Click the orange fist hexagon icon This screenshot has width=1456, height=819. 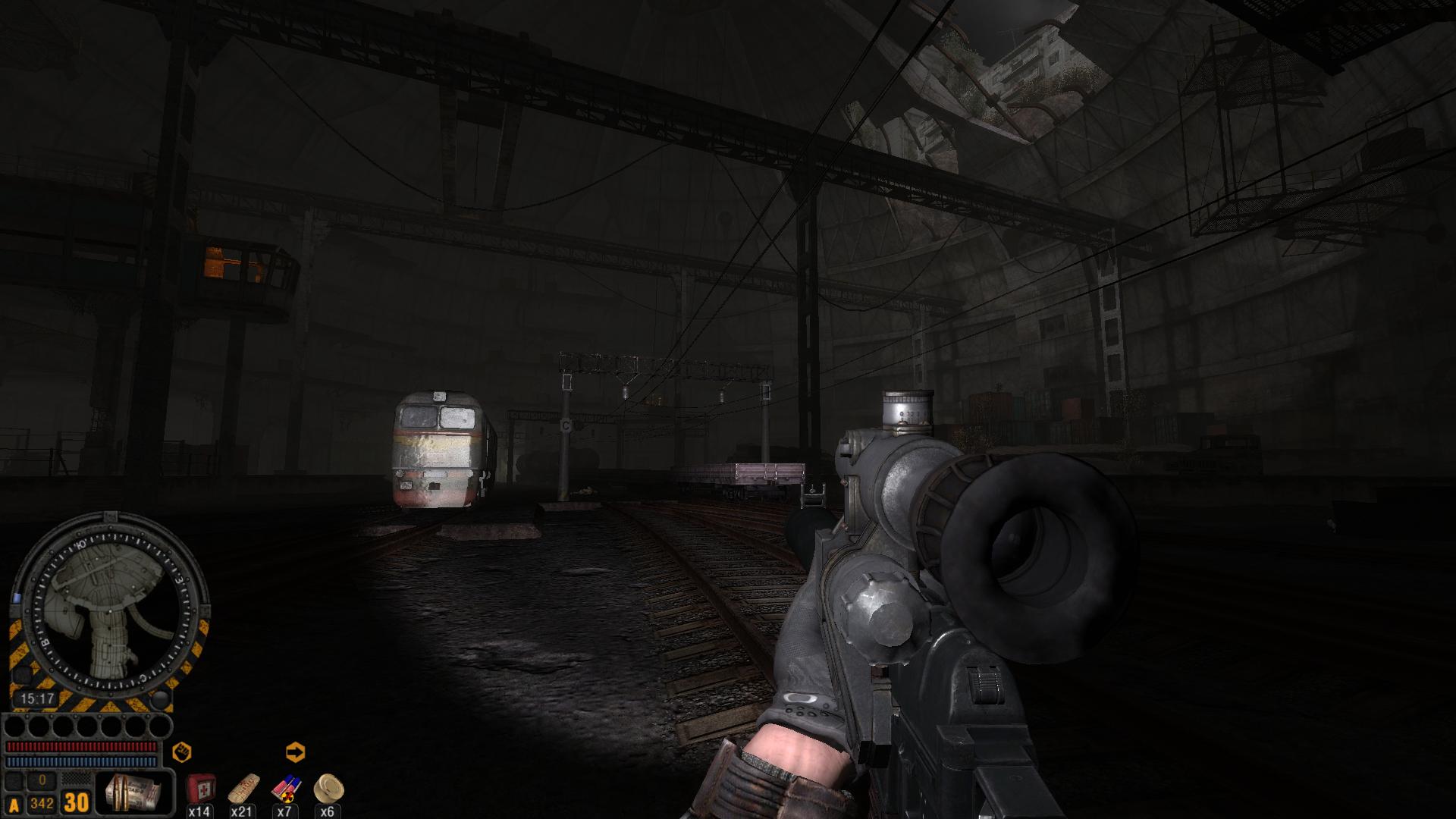click(181, 752)
